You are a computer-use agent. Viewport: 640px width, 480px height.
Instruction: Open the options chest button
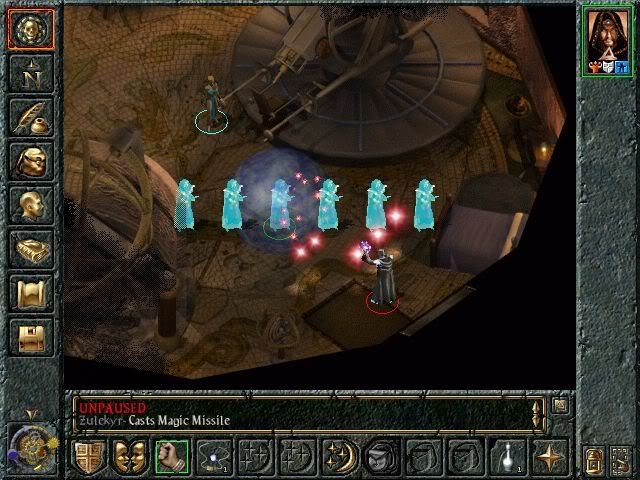[31, 336]
